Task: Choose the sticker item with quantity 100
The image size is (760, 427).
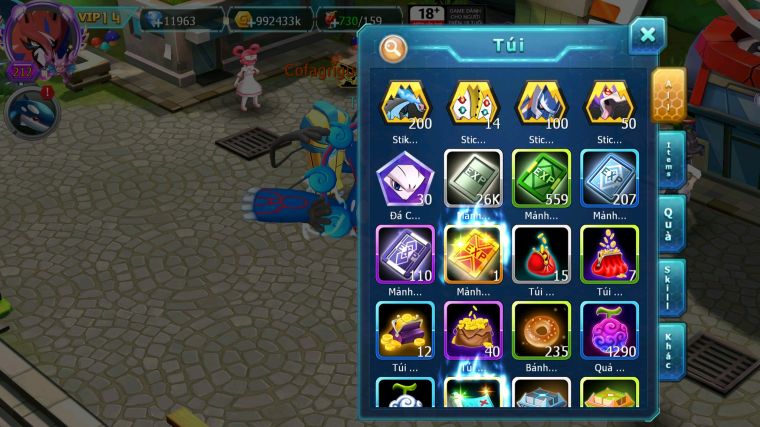Action: tap(541, 106)
